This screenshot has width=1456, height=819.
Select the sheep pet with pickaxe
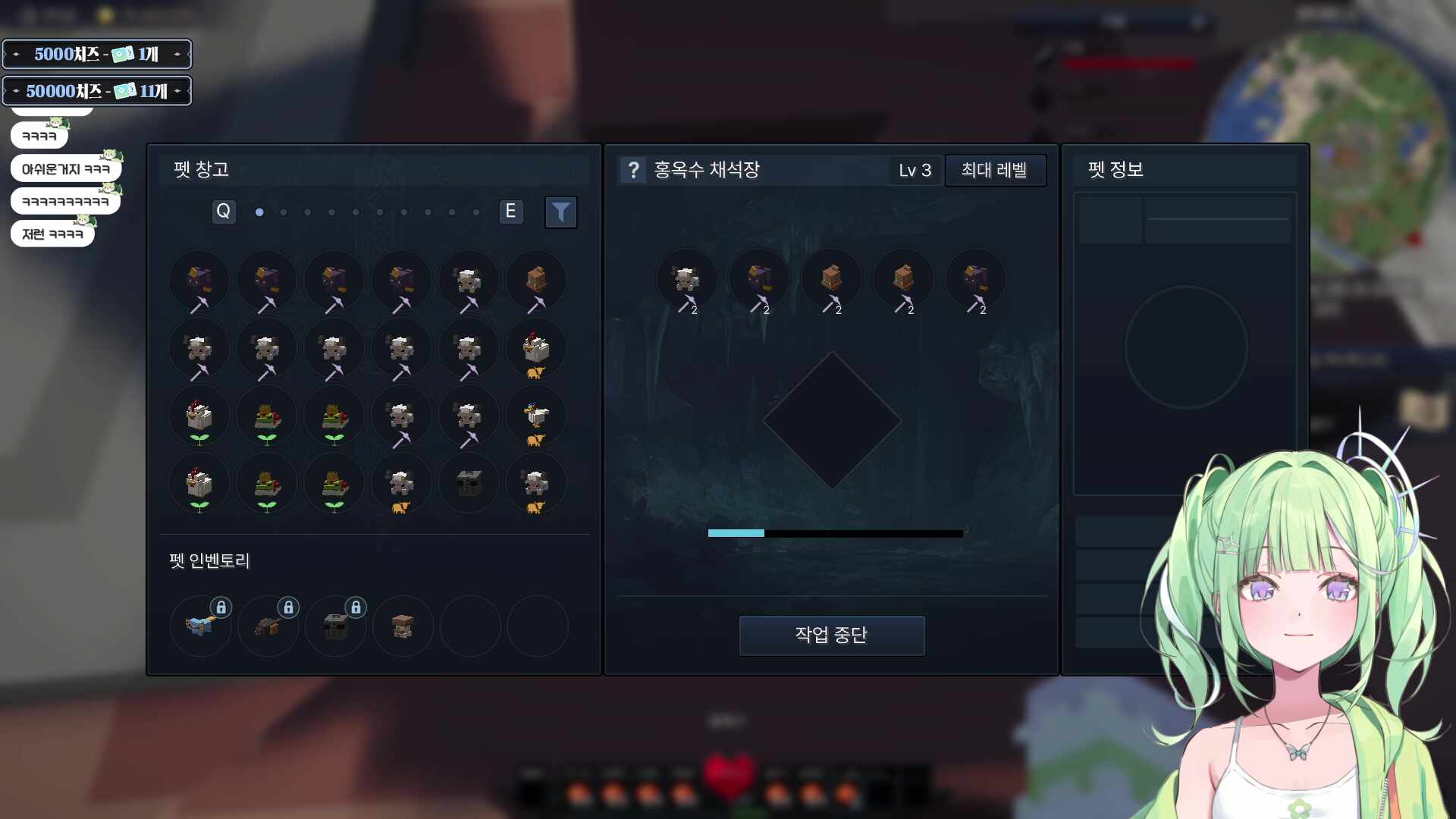pos(469,281)
